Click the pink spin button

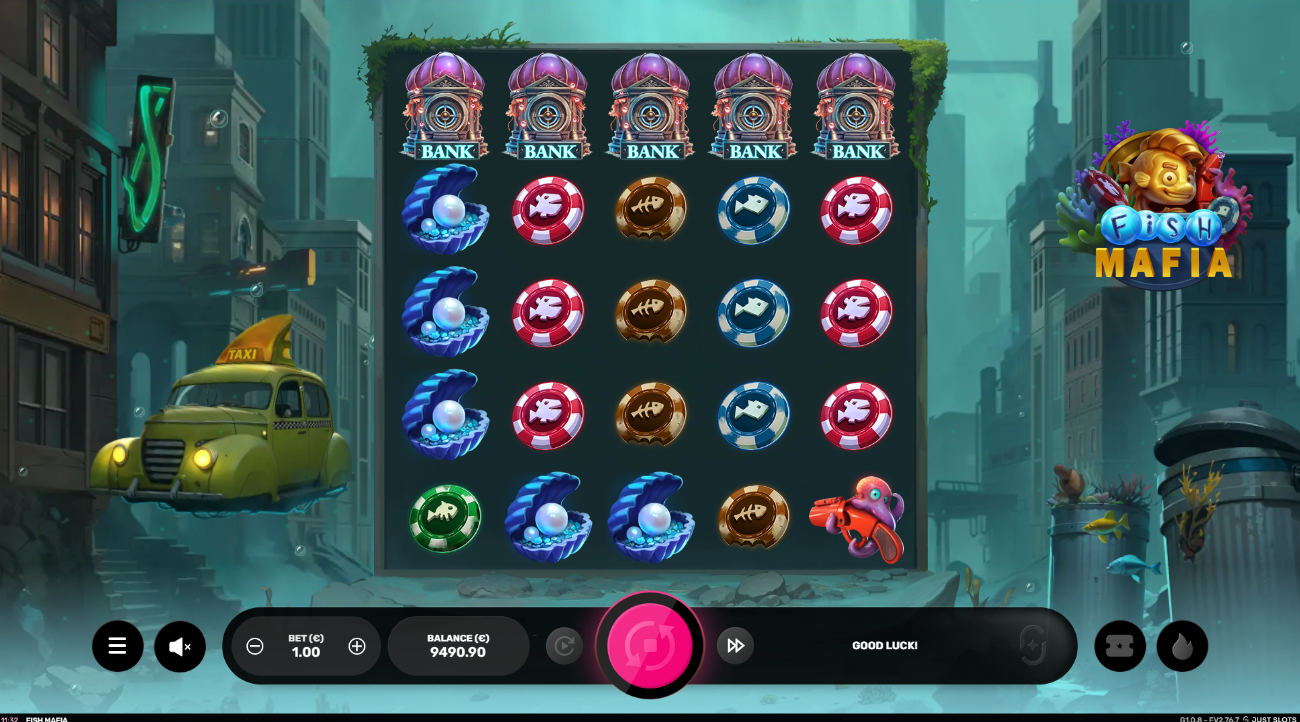649,645
